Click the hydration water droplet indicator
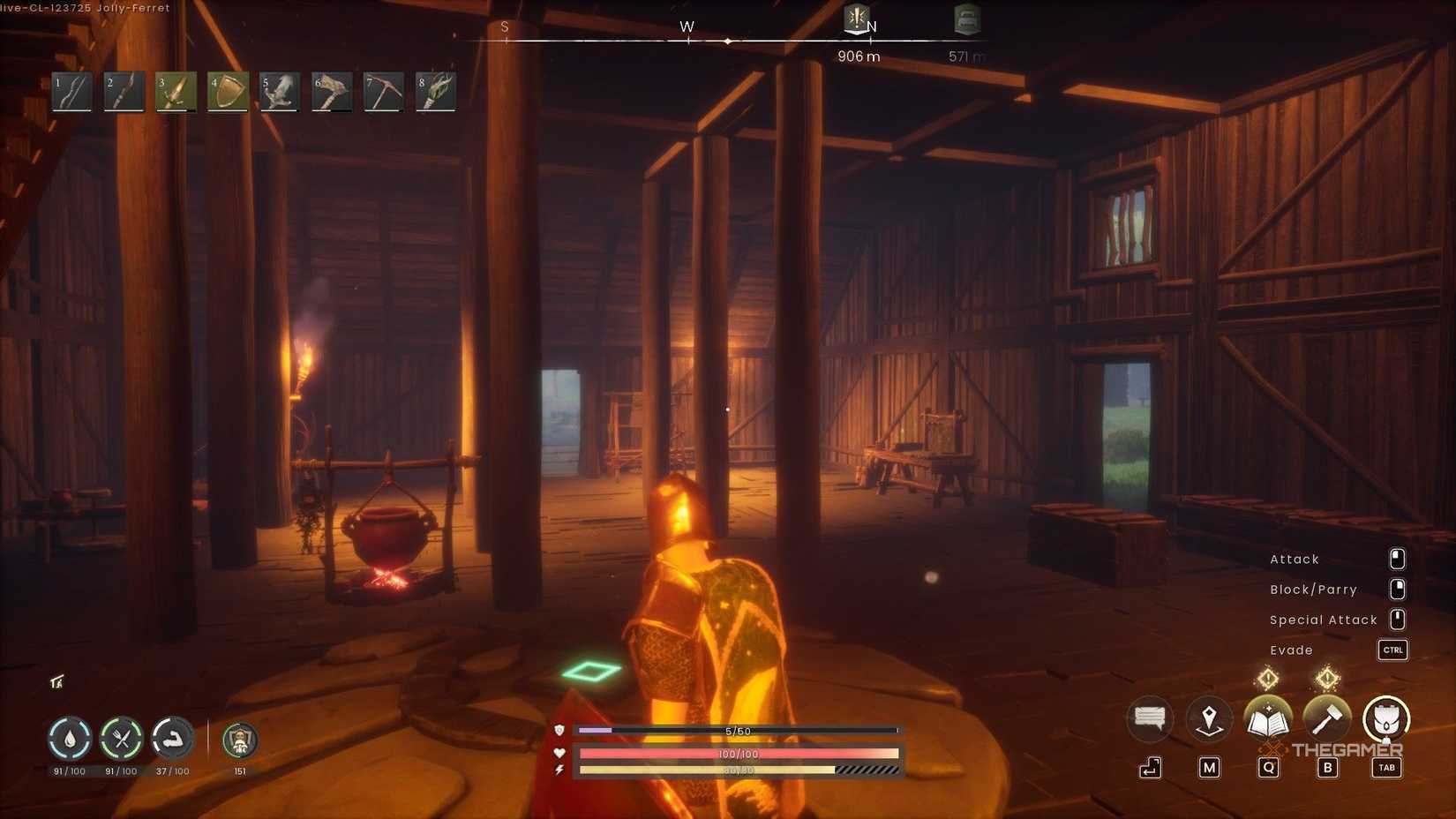This screenshot has width=1456, height=819. tap(70, 741)
